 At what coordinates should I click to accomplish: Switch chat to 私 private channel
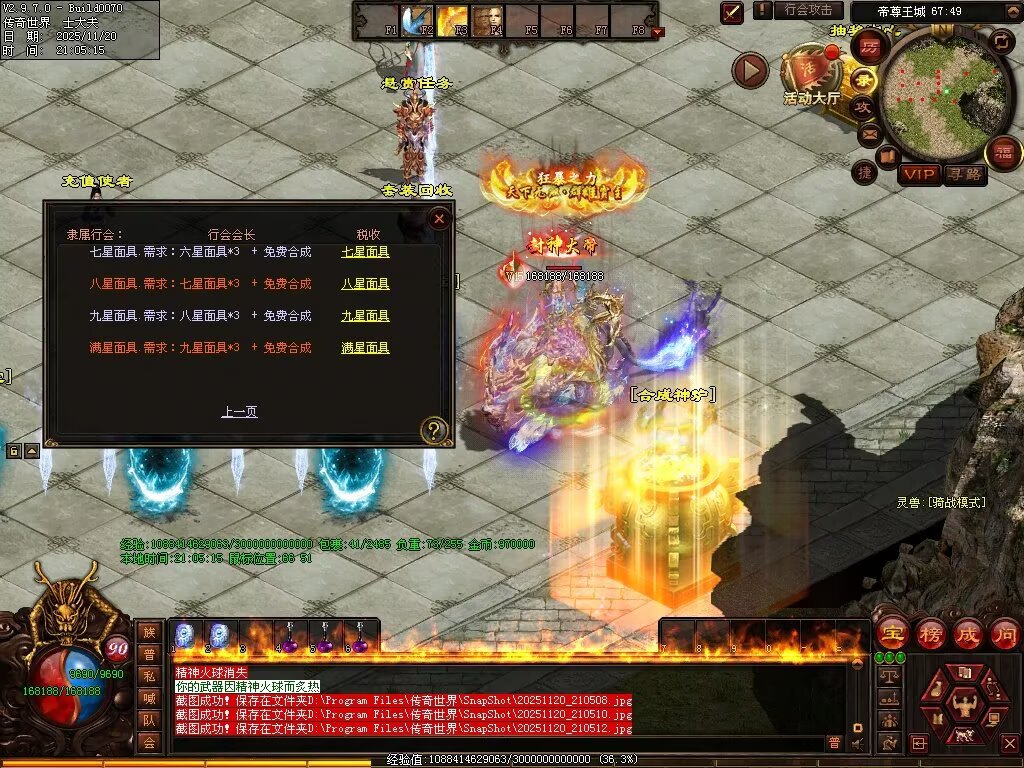[x=148, y=676]
